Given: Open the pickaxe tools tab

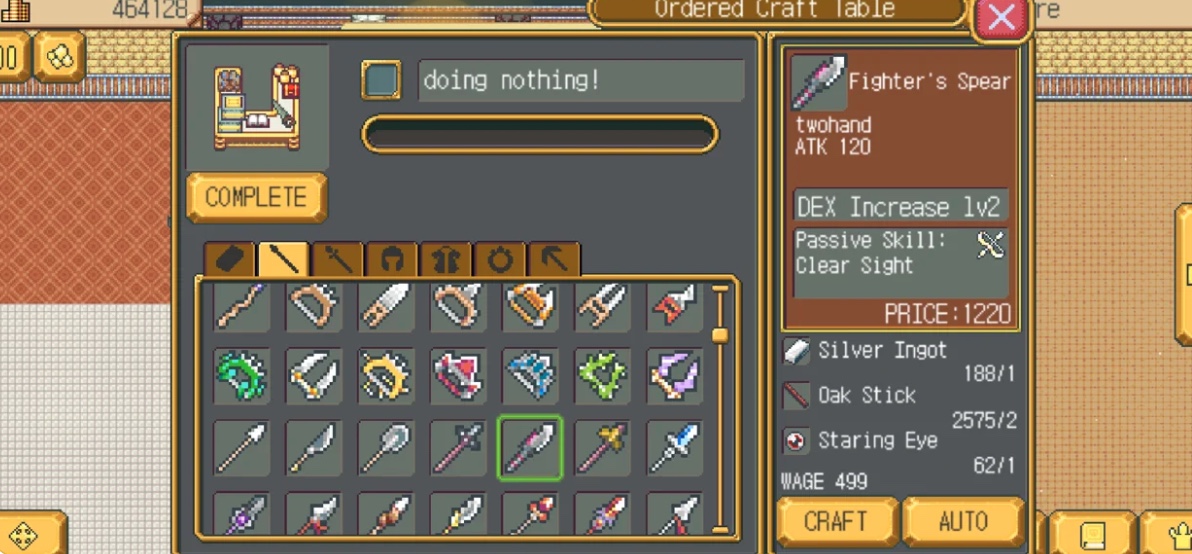Looking at the screenshot, I should coord(554,260).
